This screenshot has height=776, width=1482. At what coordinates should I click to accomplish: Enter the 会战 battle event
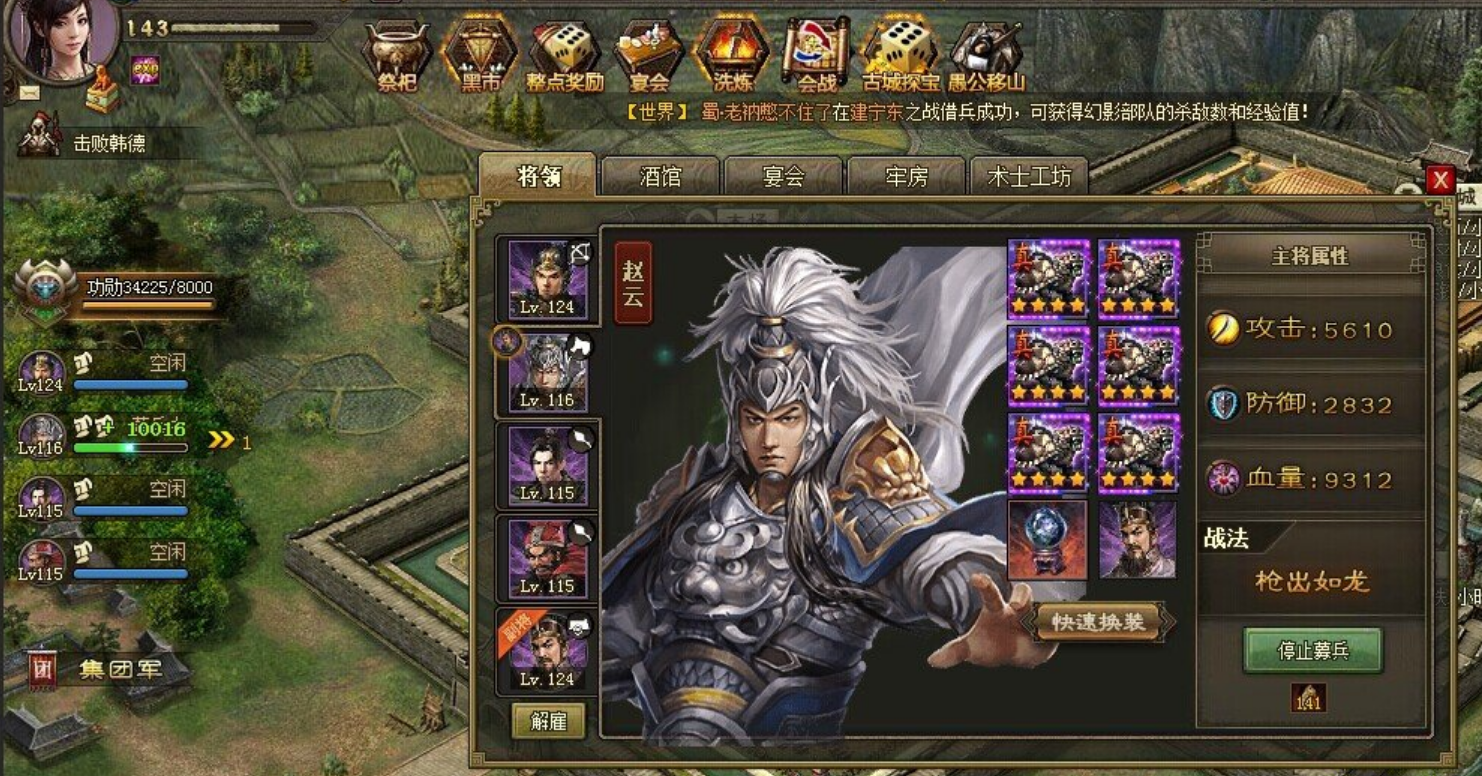[816, 55]
